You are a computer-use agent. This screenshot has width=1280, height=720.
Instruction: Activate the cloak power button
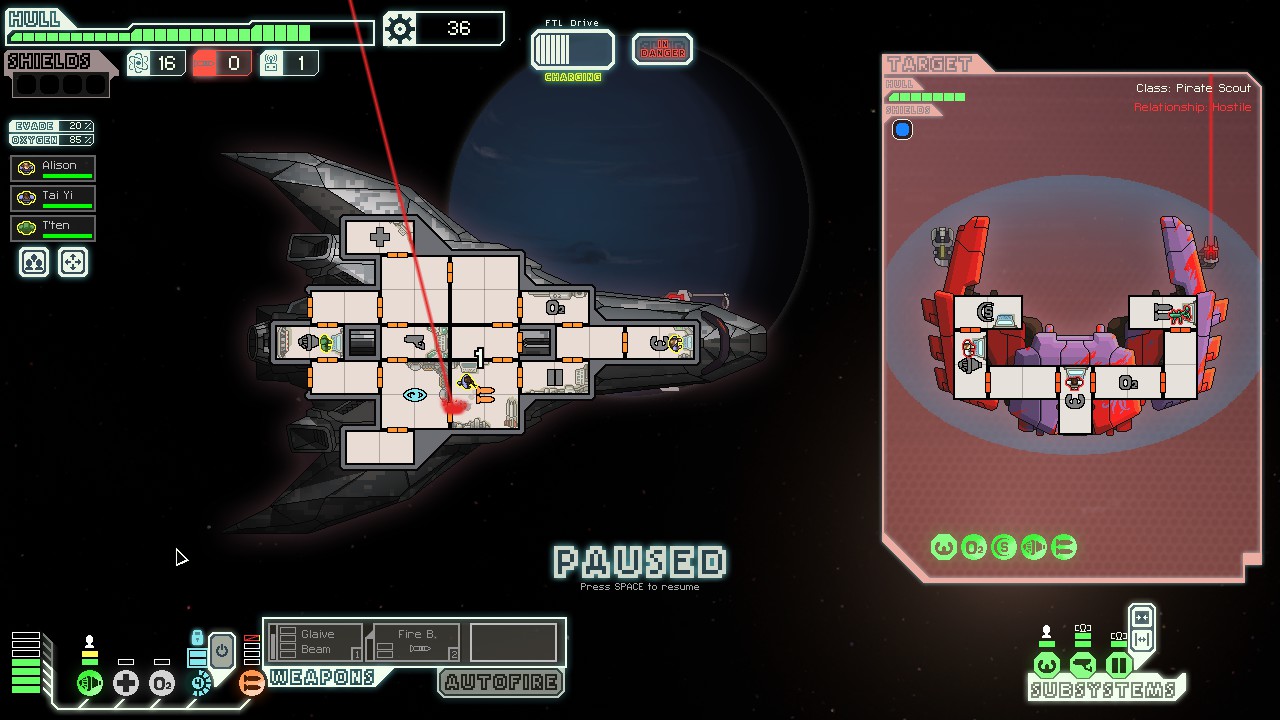click(222, 651)
